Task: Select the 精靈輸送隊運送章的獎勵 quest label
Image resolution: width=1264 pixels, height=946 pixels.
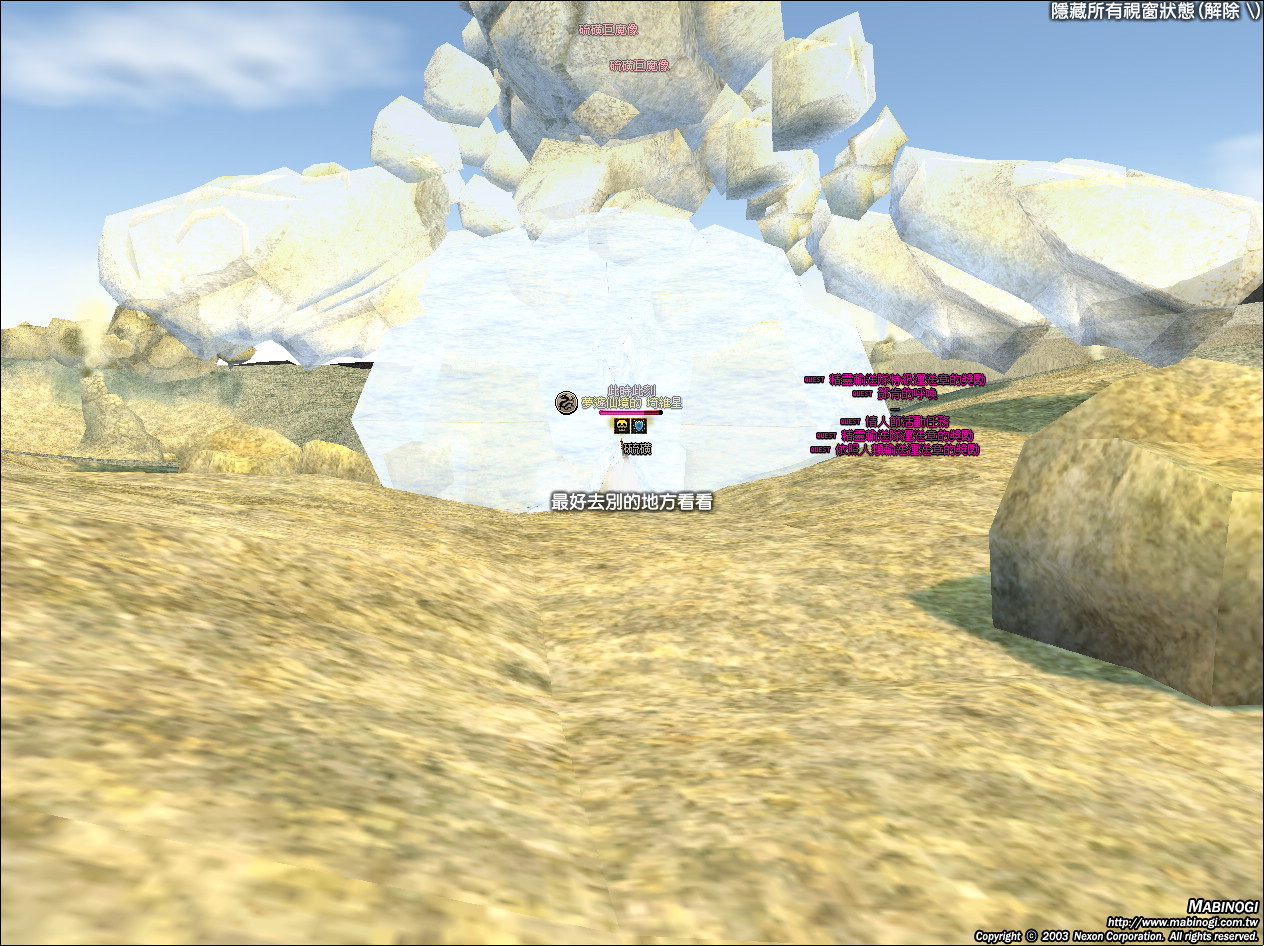Action: (907, 436)
